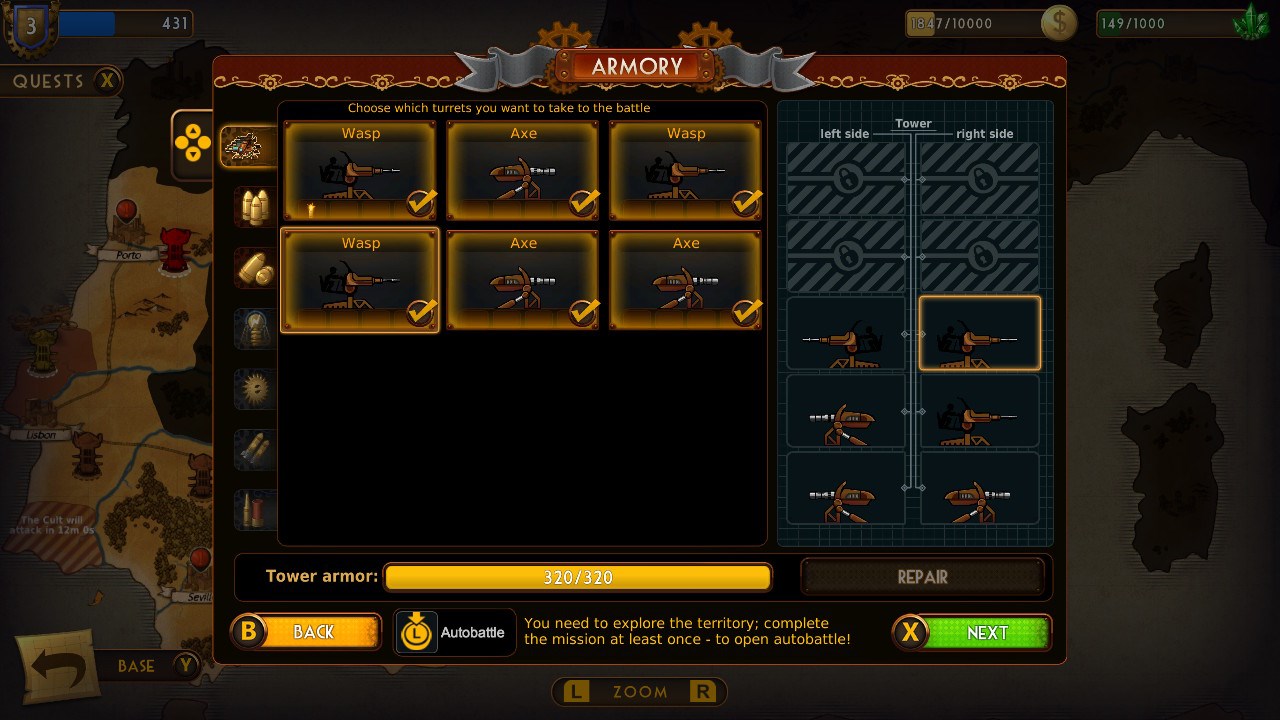Viewport: 1280px width, 720px height.
Task: Choose the only Axe slot on tower right side
Action: point(979,489)
